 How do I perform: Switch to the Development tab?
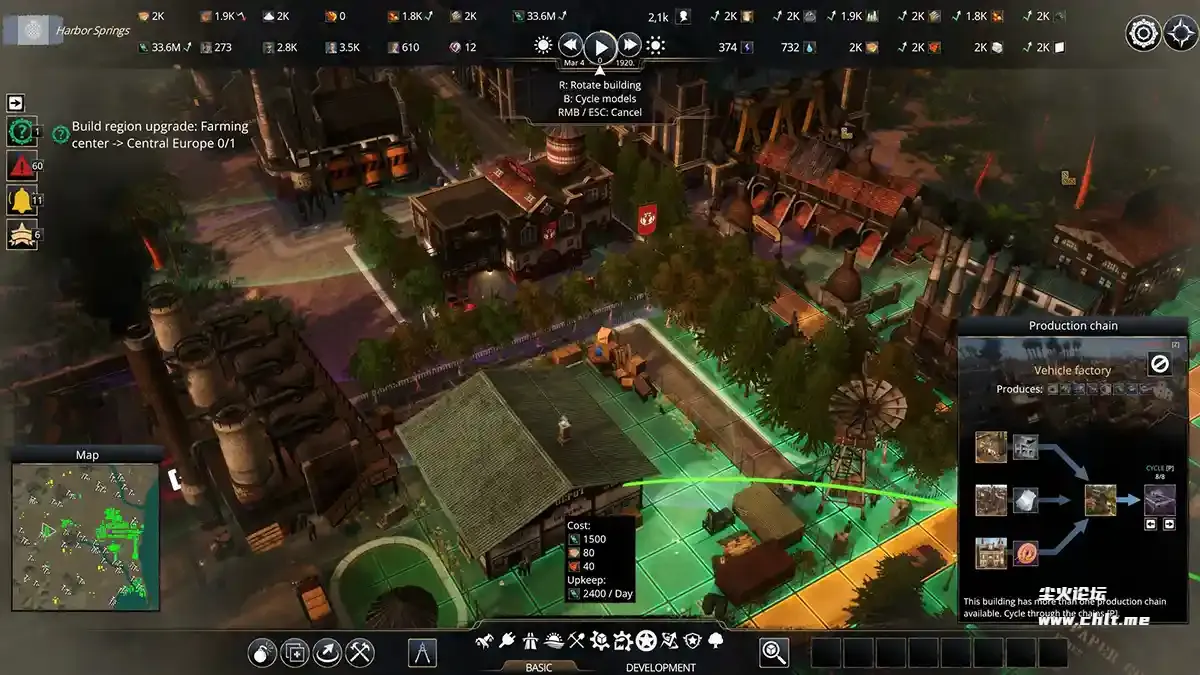click(x=660, y=667)
